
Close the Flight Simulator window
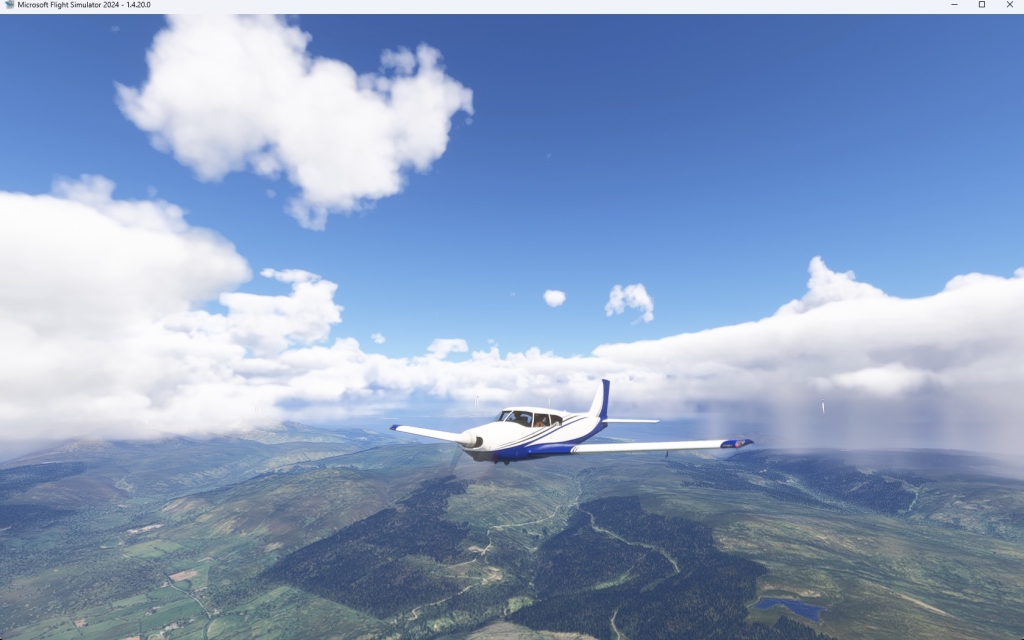[x=1009, y=5]
